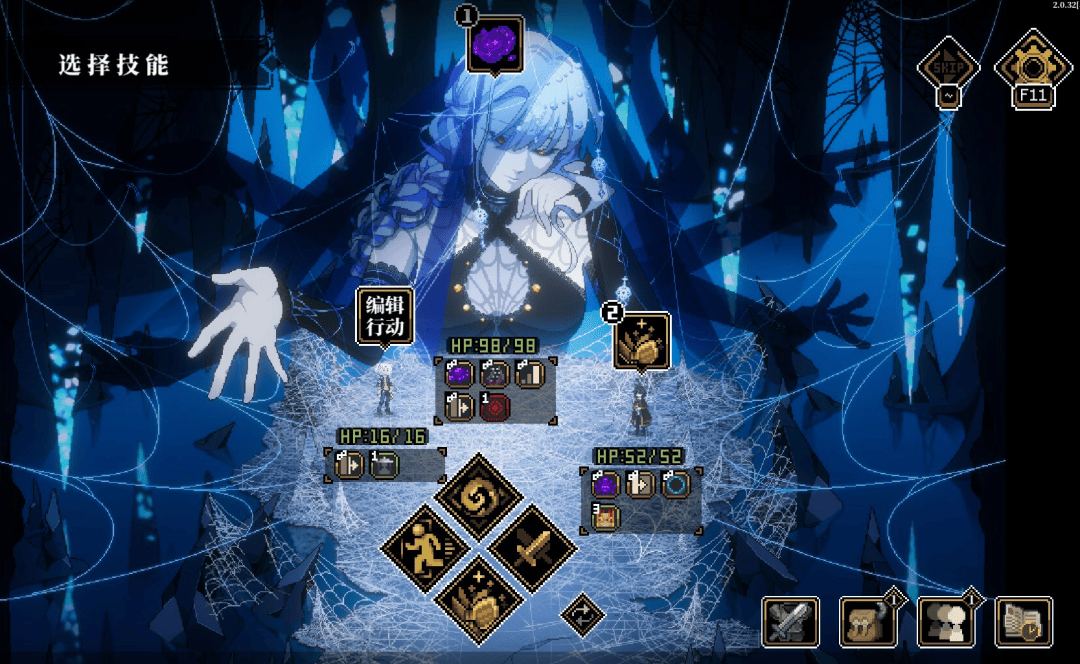1080x664 pixels.
Task: Choose the golden shield defend action
Action: tap(479, 601)
